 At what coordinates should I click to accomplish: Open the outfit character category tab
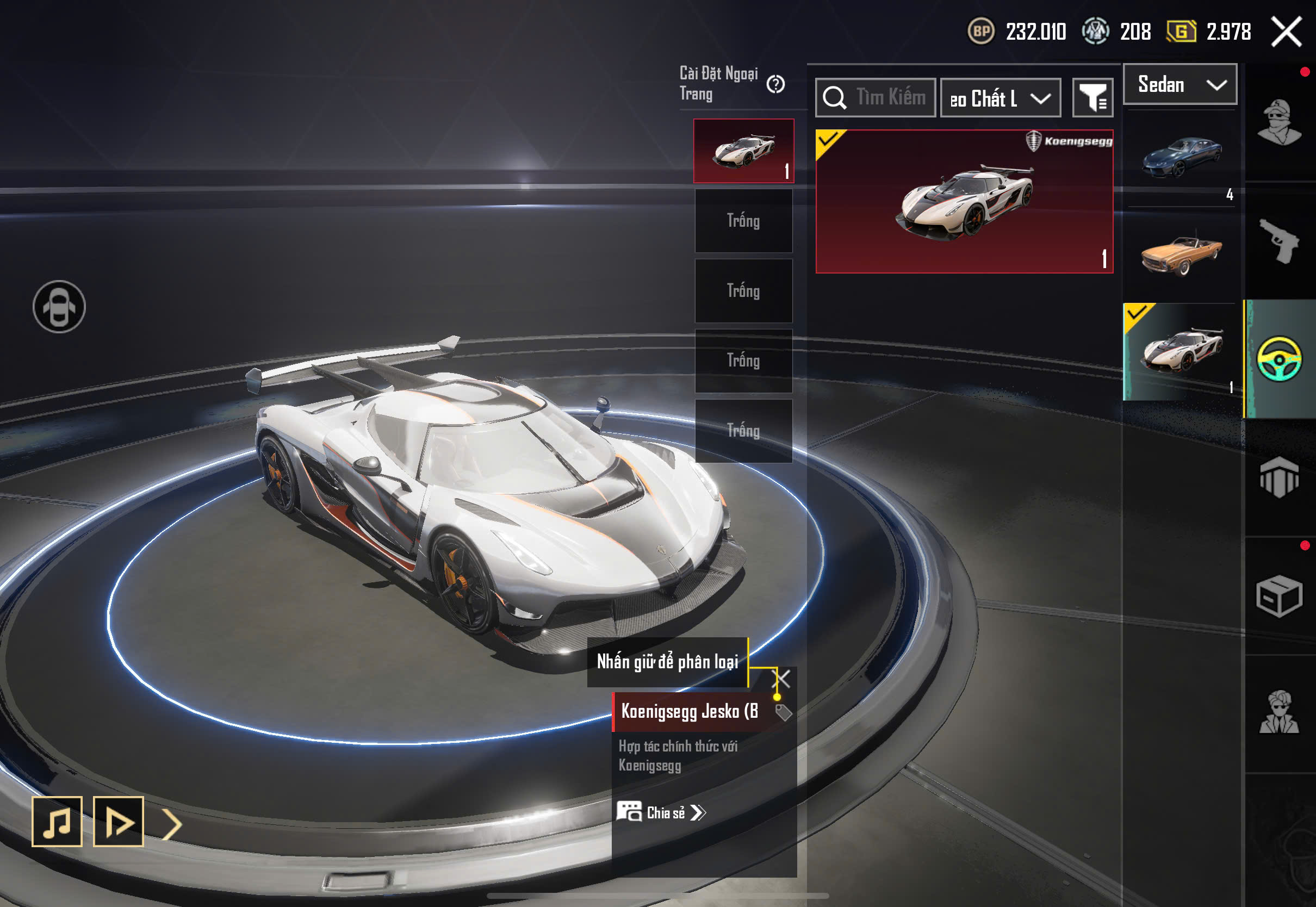[x=1278, y=122]
